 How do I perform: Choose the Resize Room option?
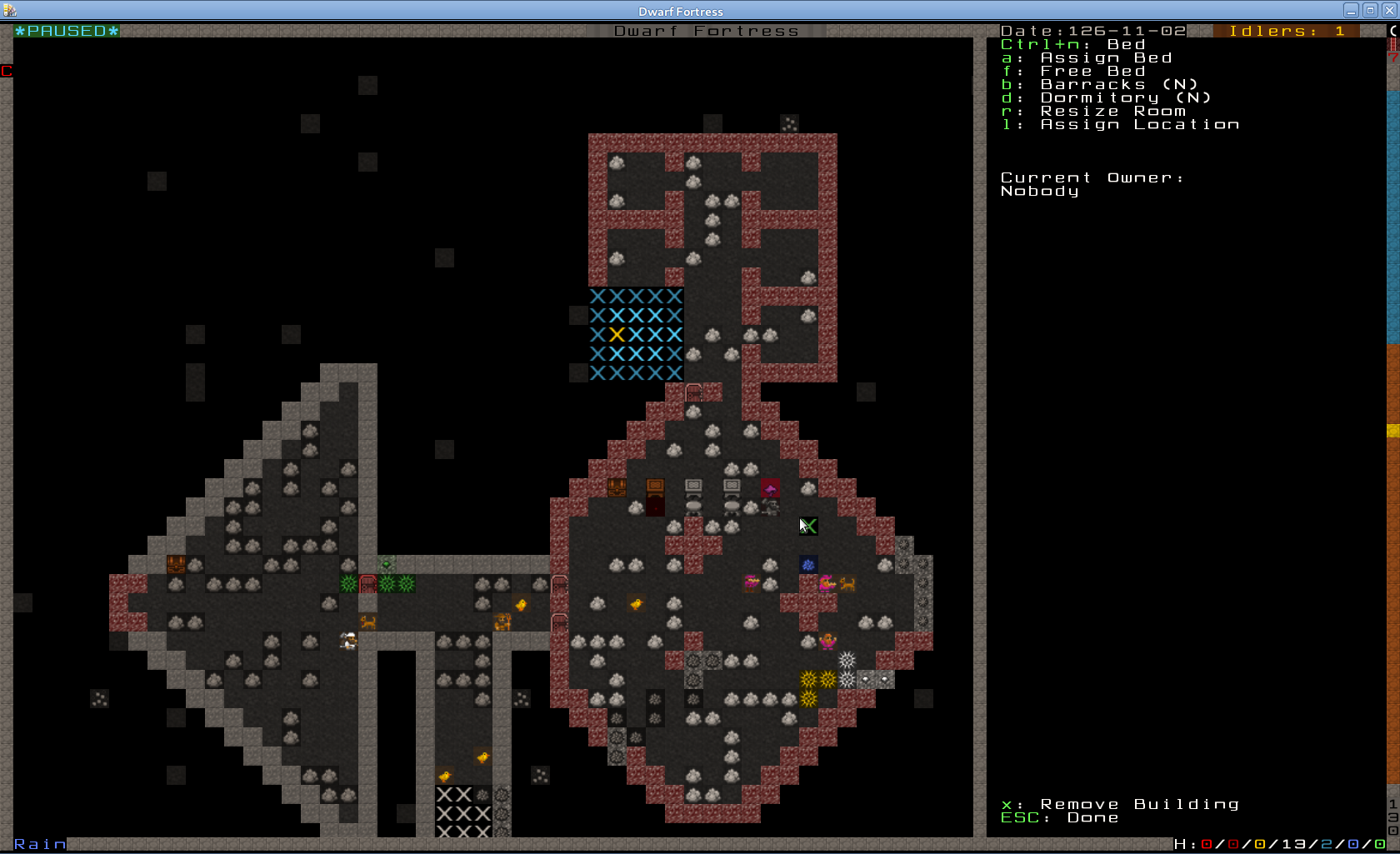(1112, 112)
